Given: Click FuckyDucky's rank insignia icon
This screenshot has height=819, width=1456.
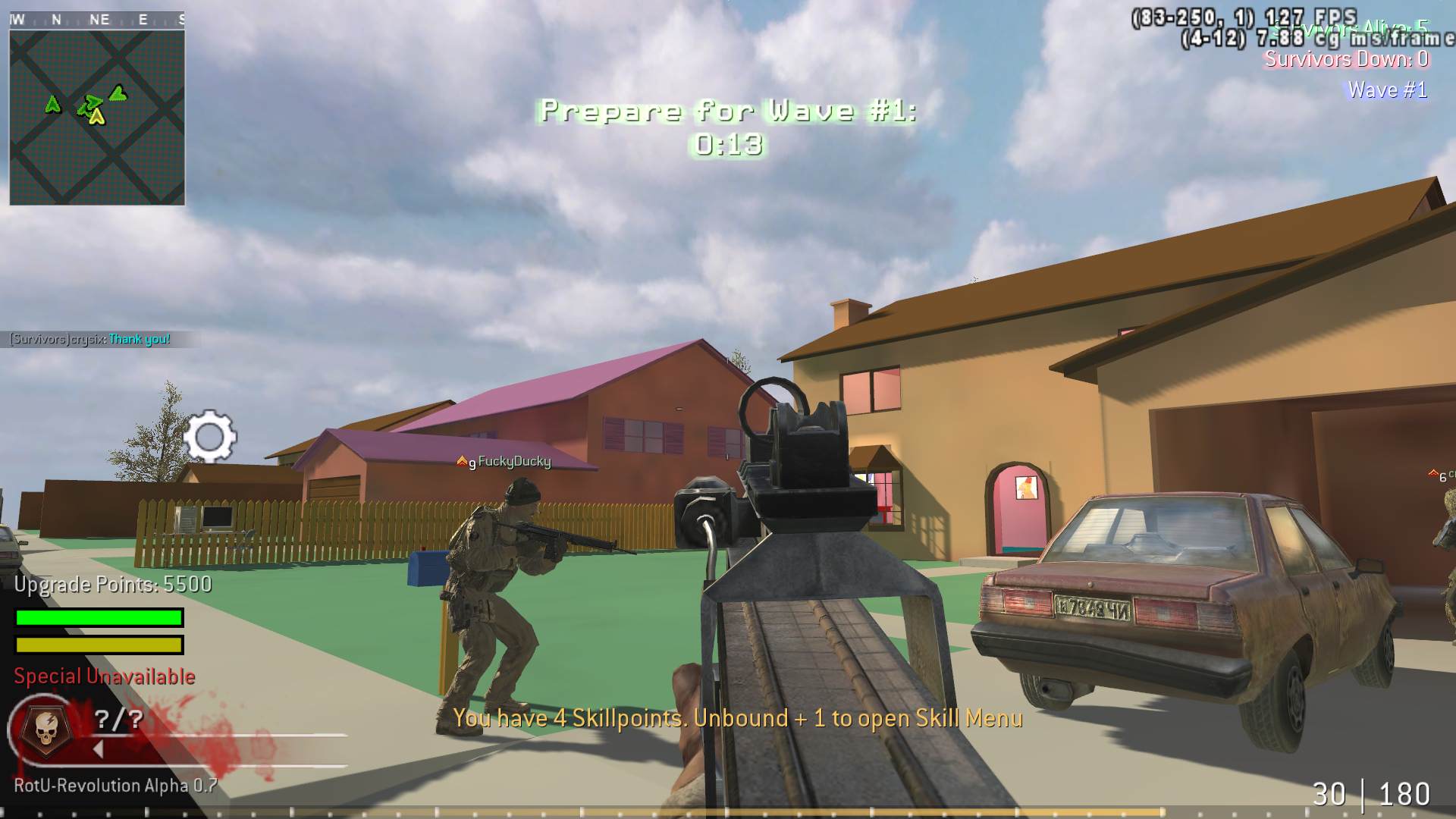Looking at the screenshot, I should pos(463,459).
